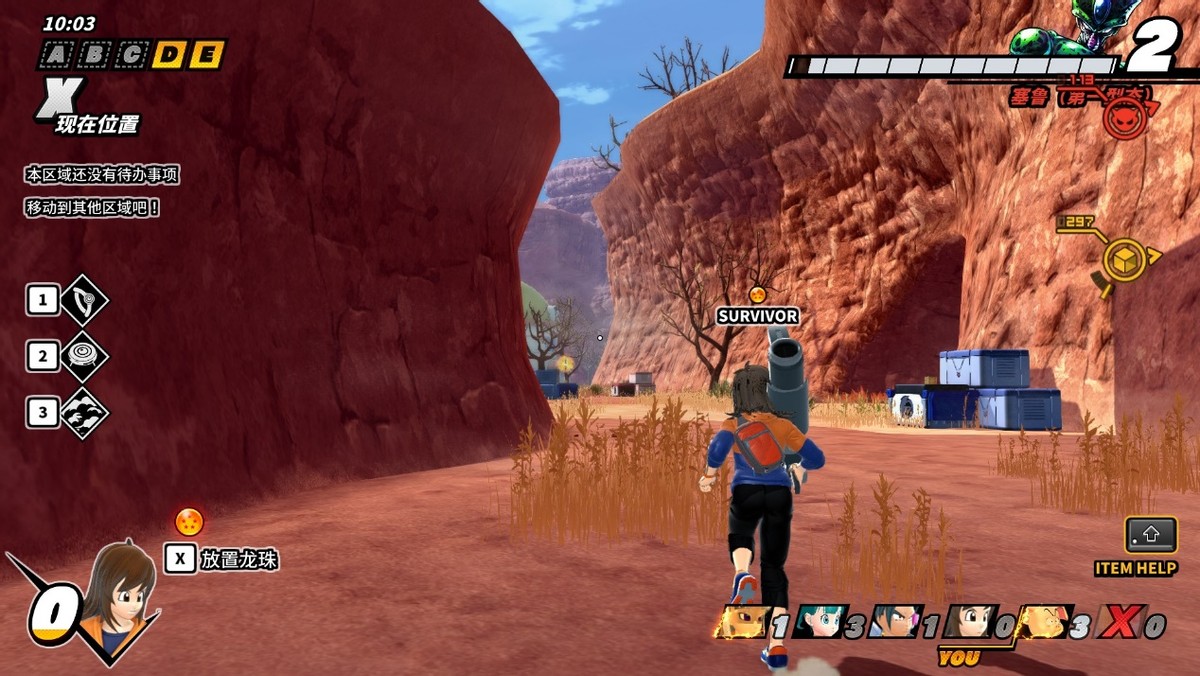Viewport: 1200px width, 676px height.
Task: Click the red raider demon marker
Action: click(x=1124, y=117)
